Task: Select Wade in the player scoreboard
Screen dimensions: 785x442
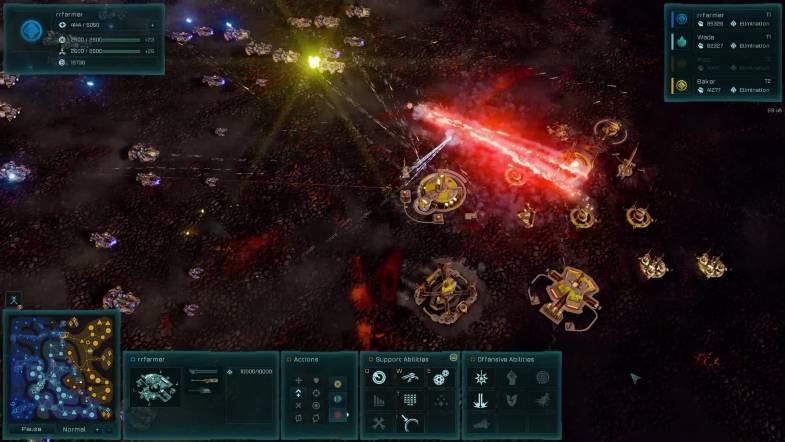Action: [x=723, y=40]
